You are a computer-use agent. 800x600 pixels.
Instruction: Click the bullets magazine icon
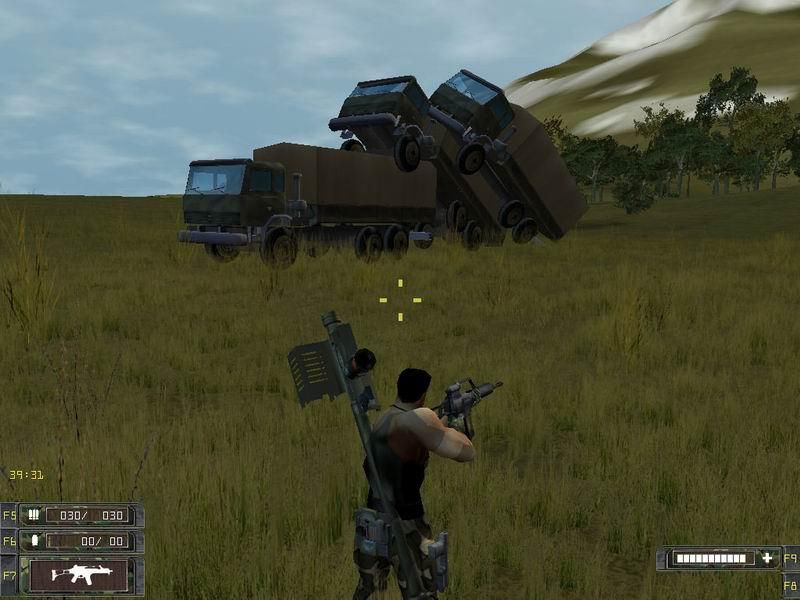click(33, 515)
